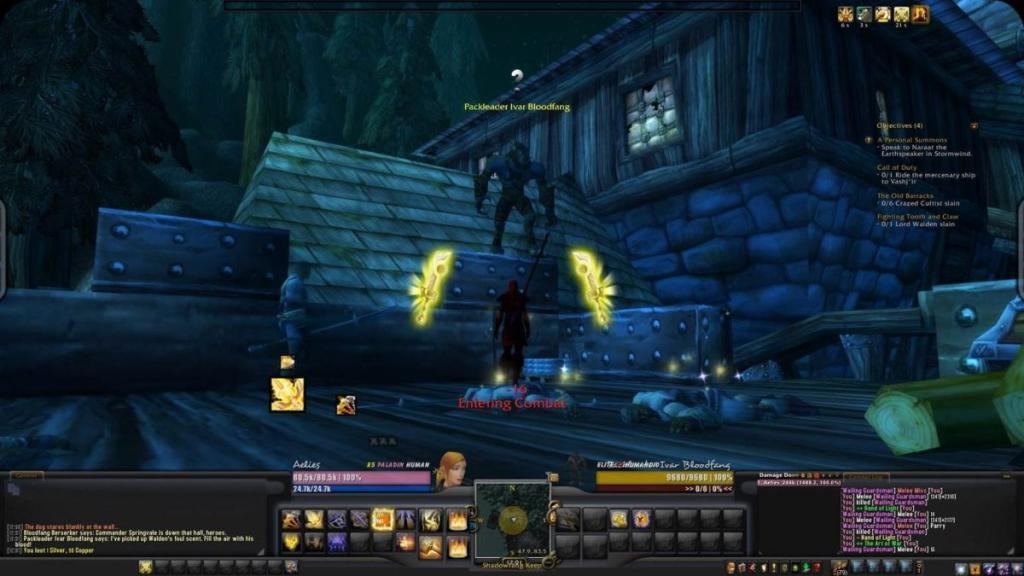Select the Ivar Bloodfang target frame
This screenshot has height=576, width=1024.
(664, 478)
